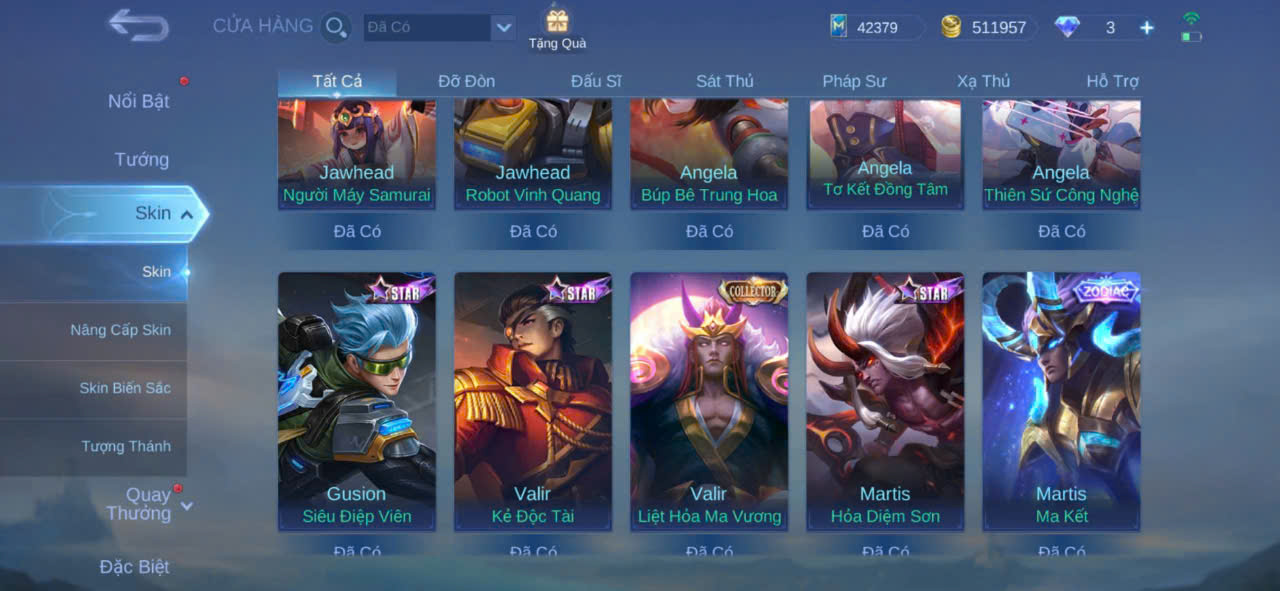The height and width of the screenshot is (591, 1280).
Task: Select the Tướng menu entry
Action: click(142, 159)
